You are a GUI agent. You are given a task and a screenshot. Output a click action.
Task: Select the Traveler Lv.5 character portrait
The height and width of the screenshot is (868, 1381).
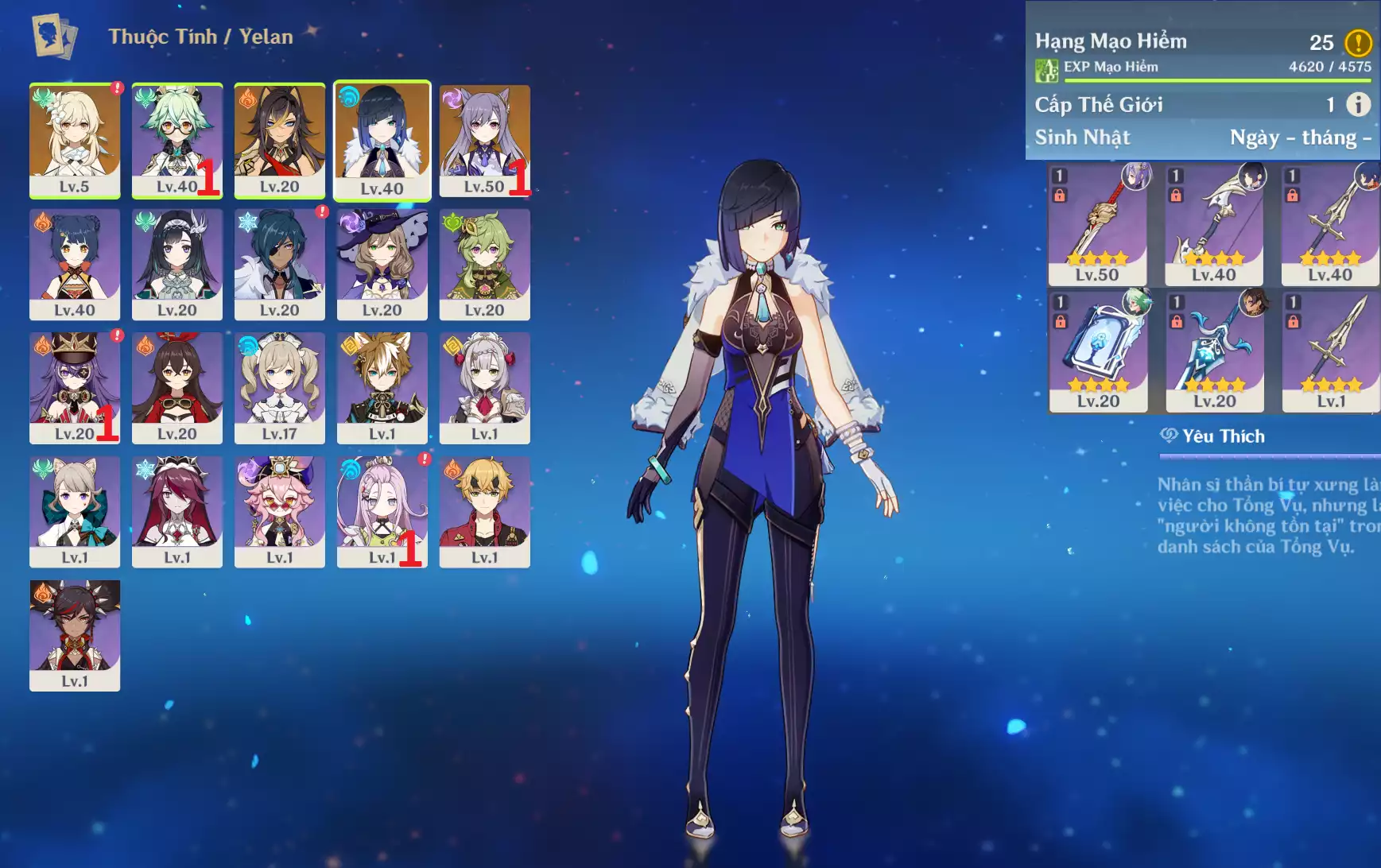coord(75,140)
